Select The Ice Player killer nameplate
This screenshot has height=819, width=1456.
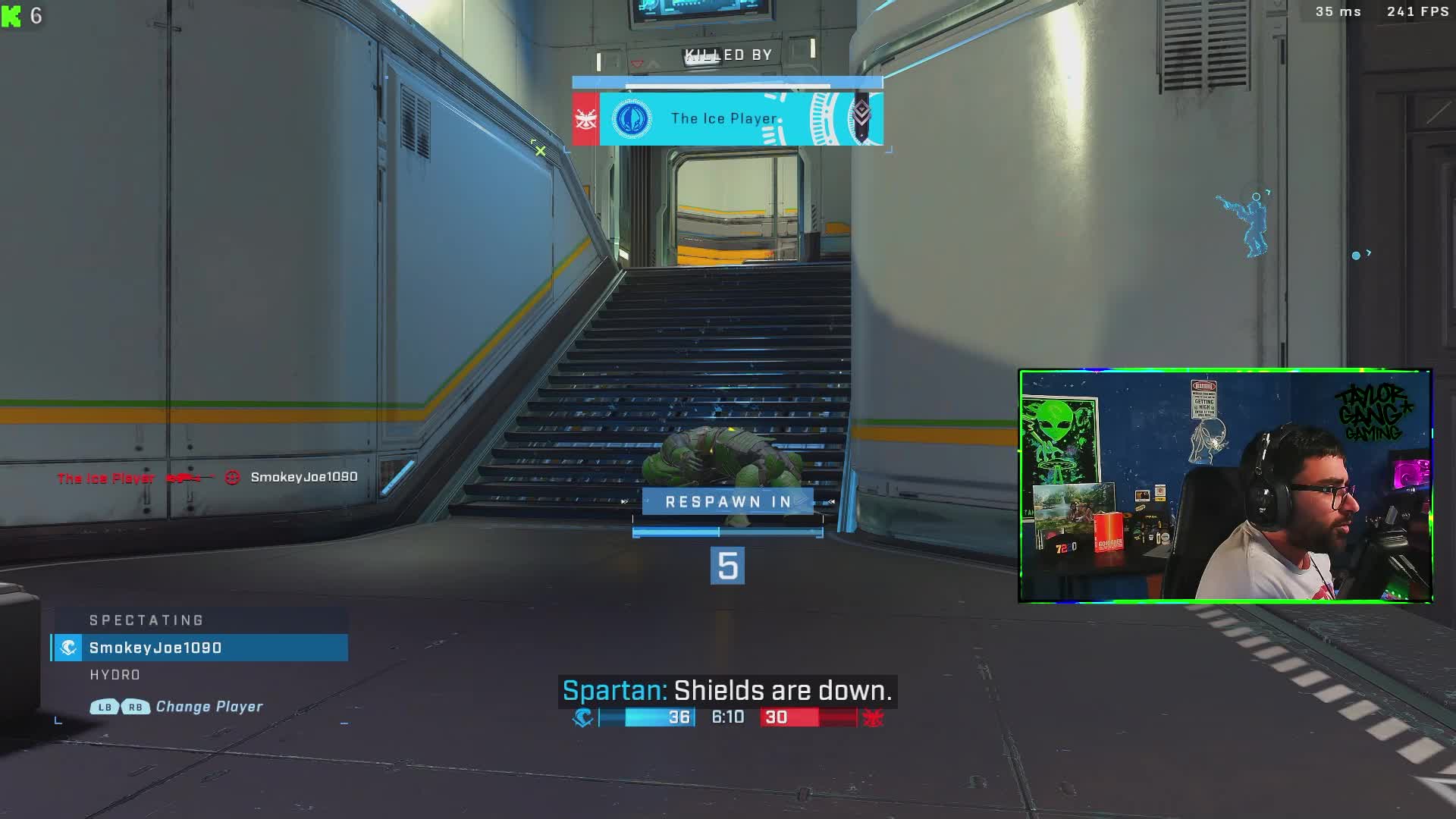pyautogui.click(x=726, y=118)
